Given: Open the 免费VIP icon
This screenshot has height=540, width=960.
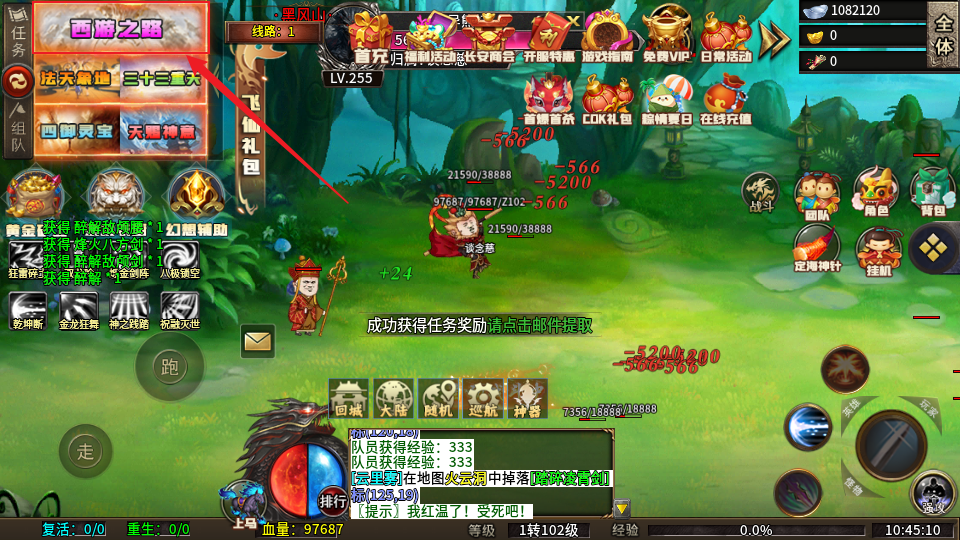Looking at the screenshot, I should (666, 35).
